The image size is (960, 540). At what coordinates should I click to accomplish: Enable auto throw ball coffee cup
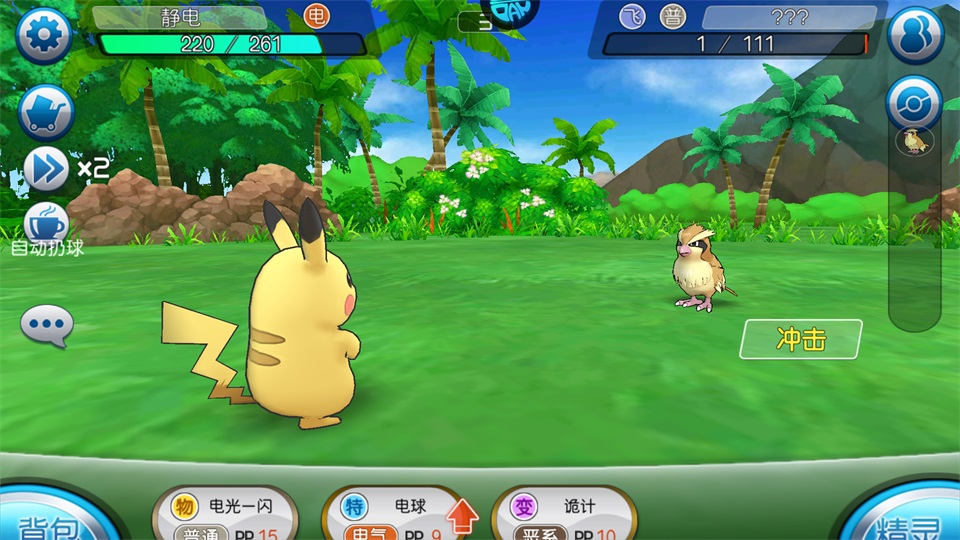(x=46, y=225)
